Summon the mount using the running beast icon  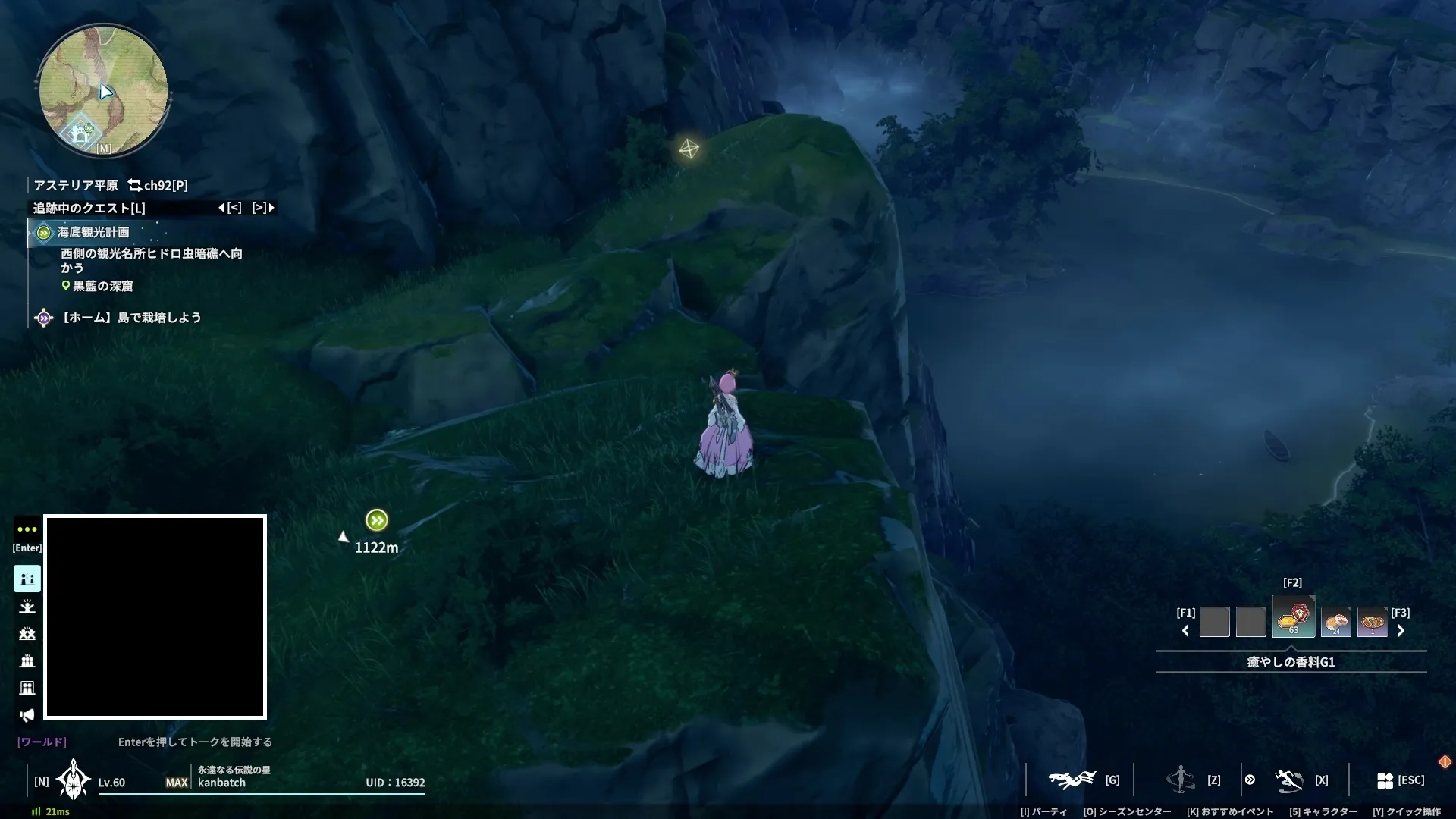[x=1072, y=780]
